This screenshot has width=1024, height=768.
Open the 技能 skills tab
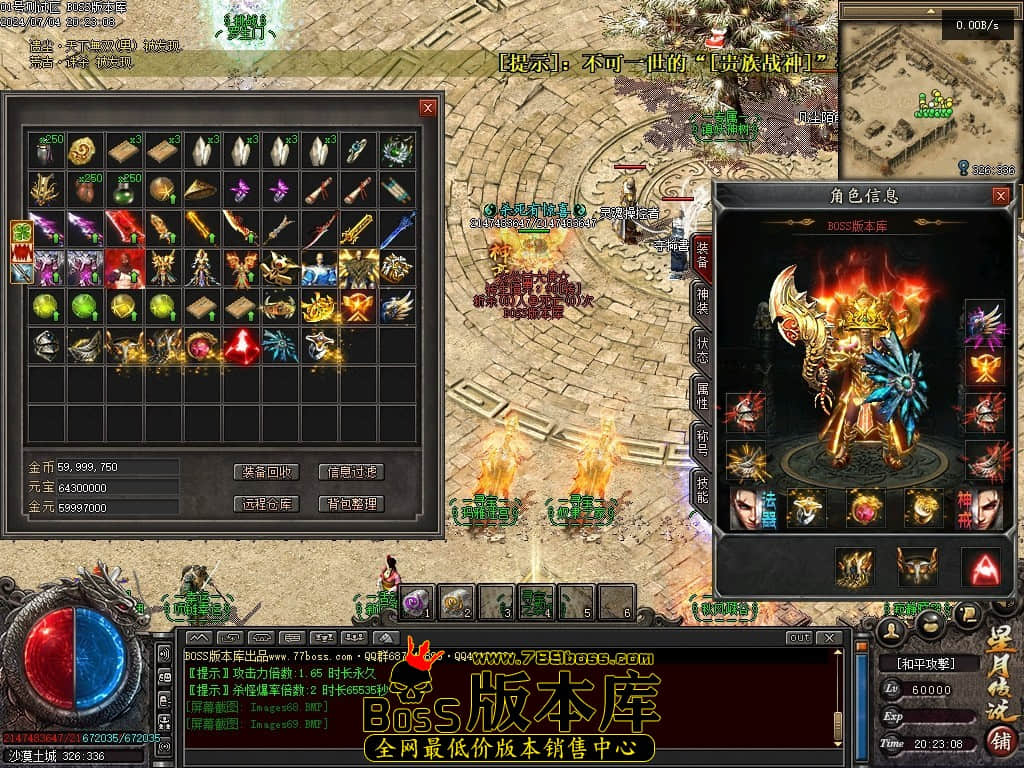click(x=702, y=490)
